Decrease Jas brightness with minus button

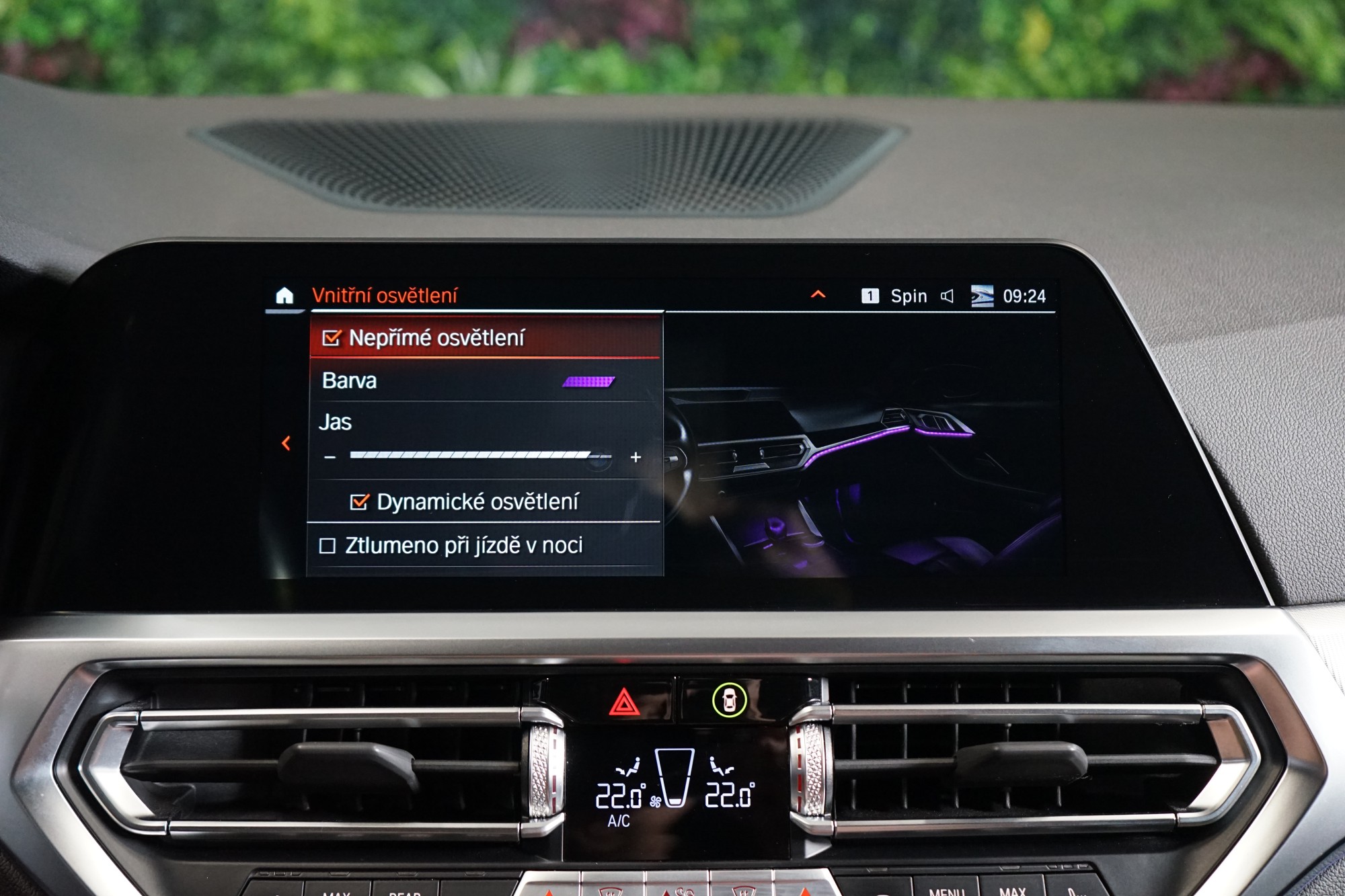[x=330, y=458]
